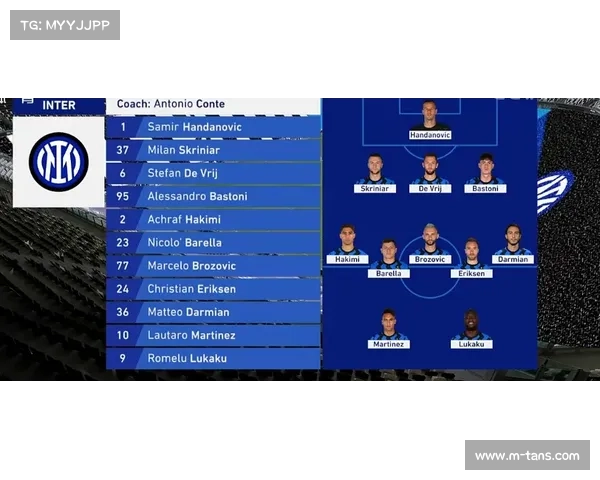
Task: Click the Inter club crest logo
Action: (x=58, y=162)
